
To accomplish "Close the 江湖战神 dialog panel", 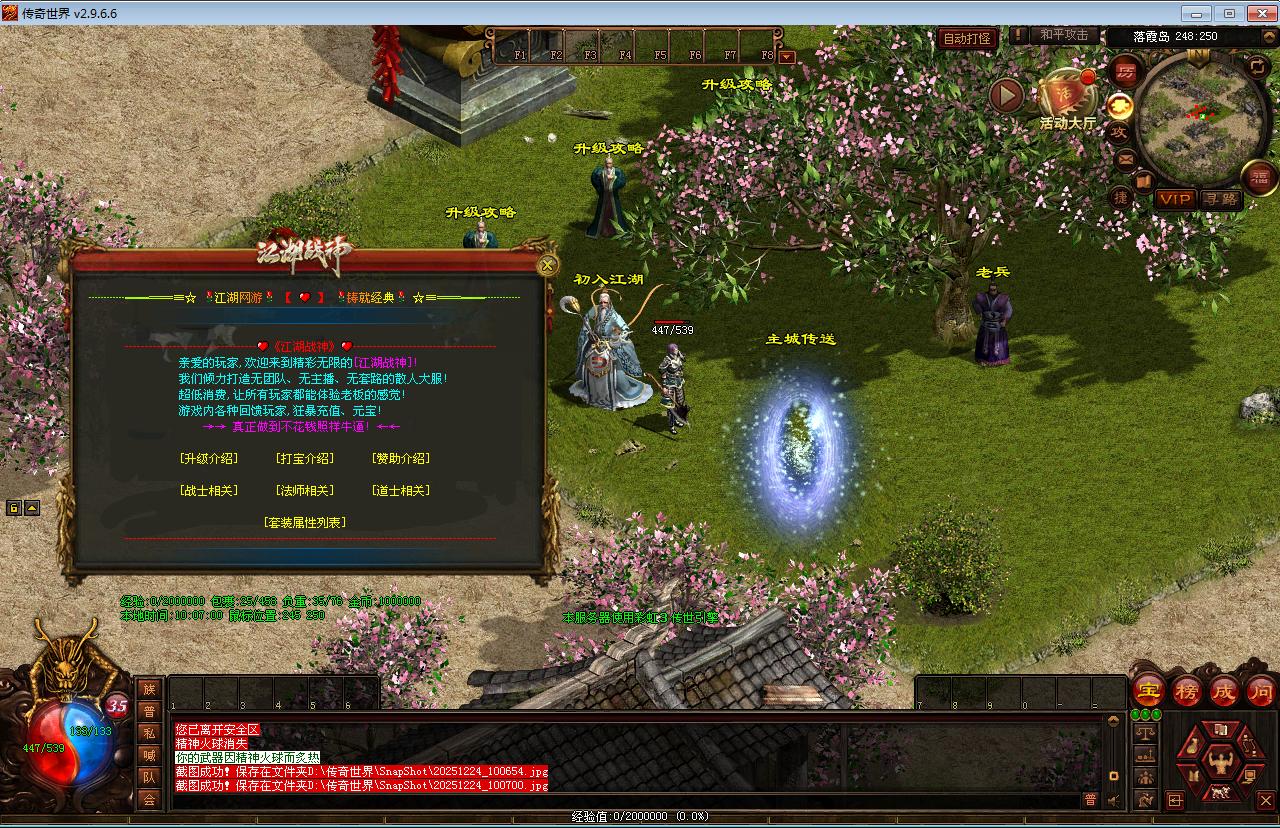I will (x=547, y=265).
